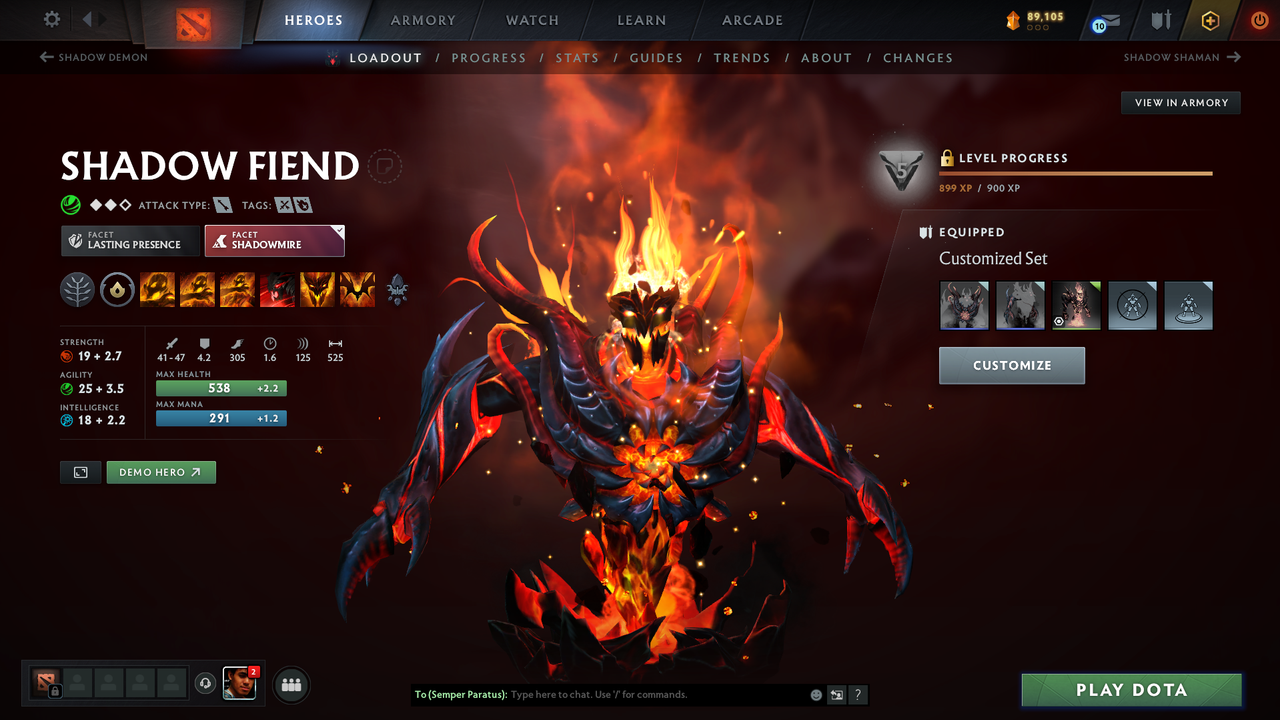The image size is (1280, 720).
Task: Click the Presence of the Dark Lord icon
Action: coord(317,289)
